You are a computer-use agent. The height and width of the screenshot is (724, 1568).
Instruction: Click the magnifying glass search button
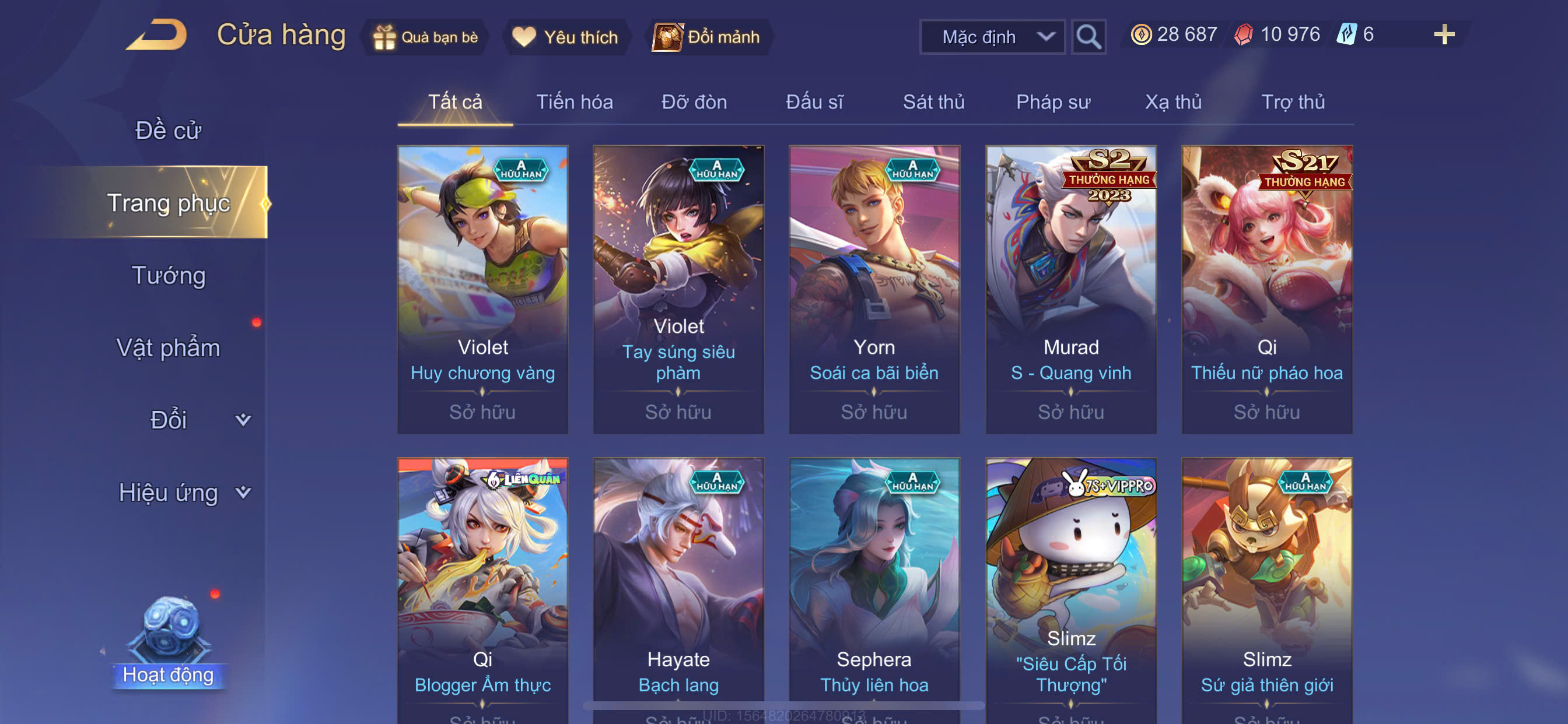1088,37
